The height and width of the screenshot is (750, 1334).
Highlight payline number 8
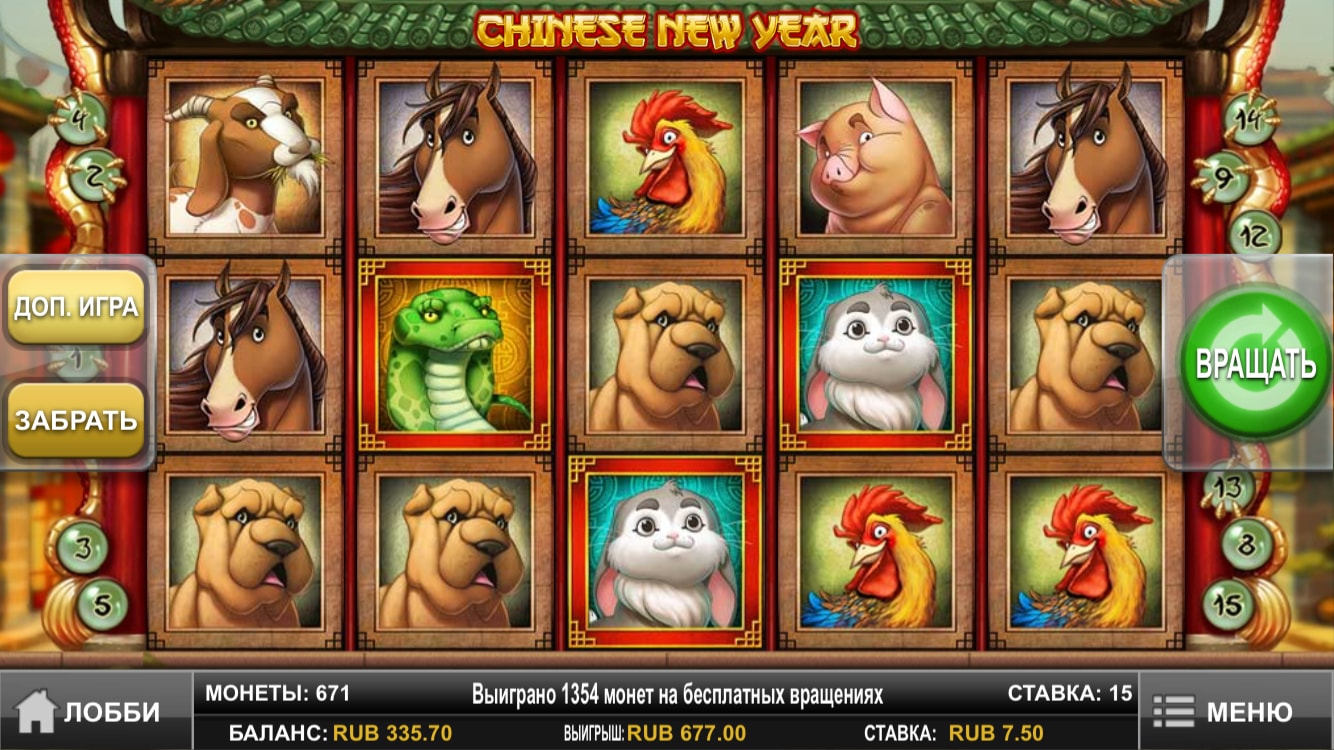pos(1246,545)
